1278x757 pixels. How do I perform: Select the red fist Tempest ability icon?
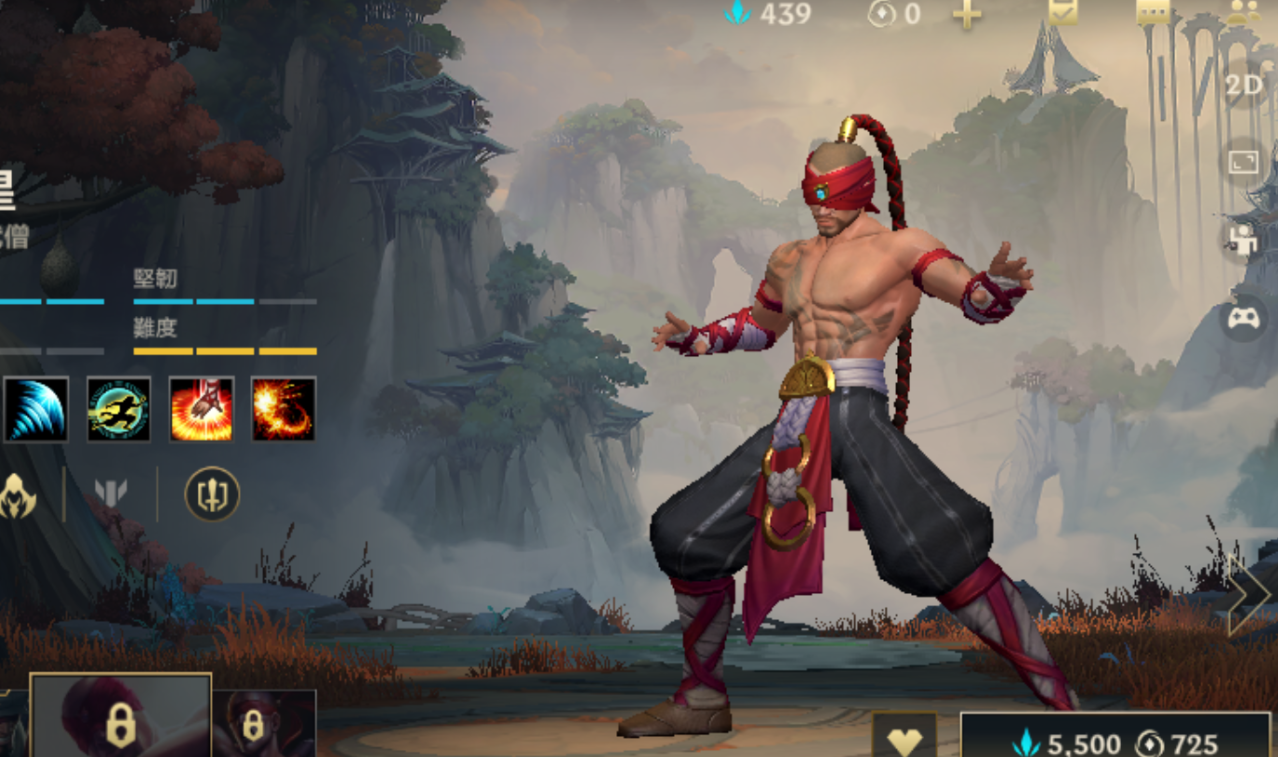[201, 409]
